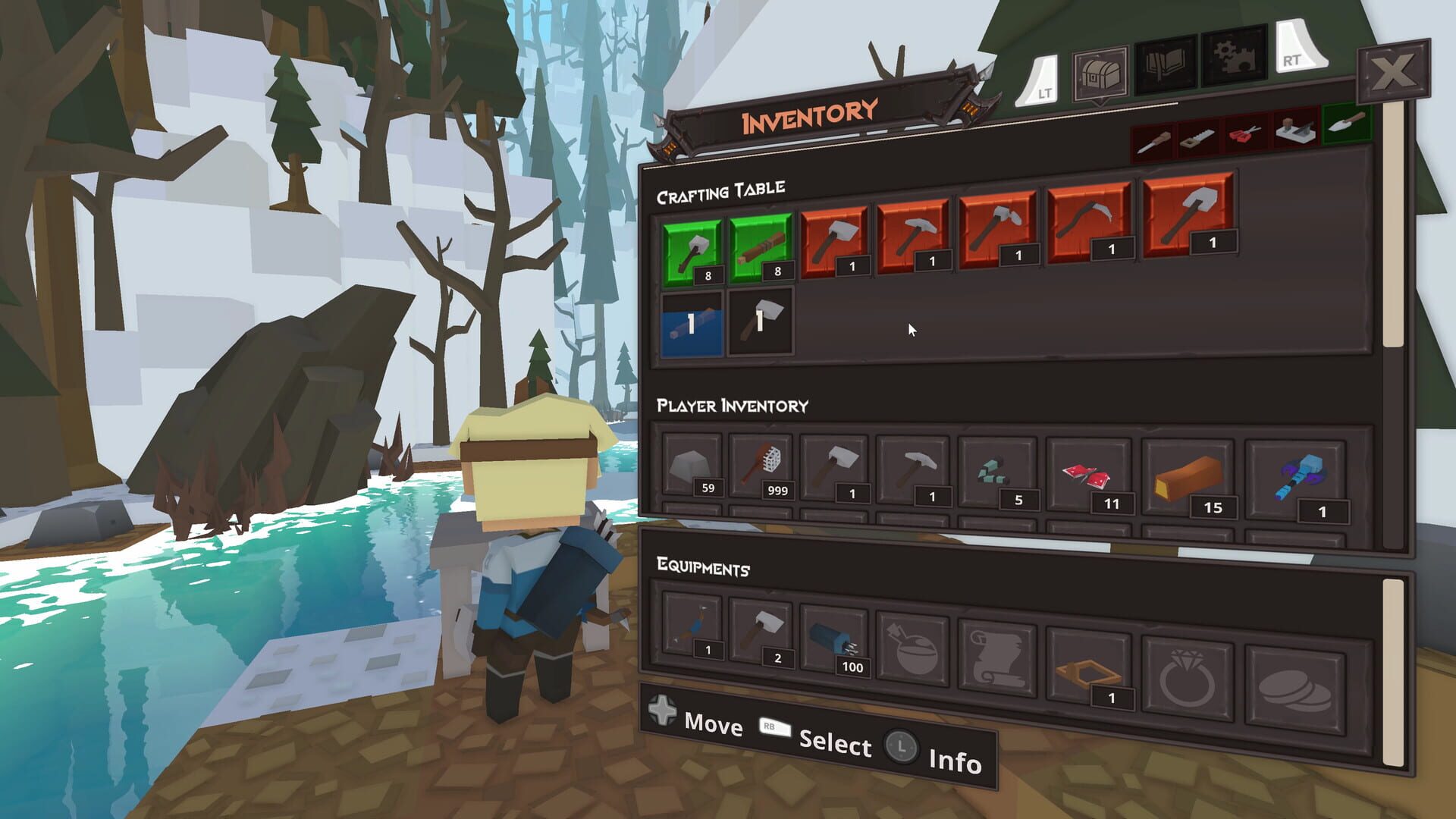Open the gears crafting settings icon
Screen dimensions: 1456x819
click(1233, 61)
